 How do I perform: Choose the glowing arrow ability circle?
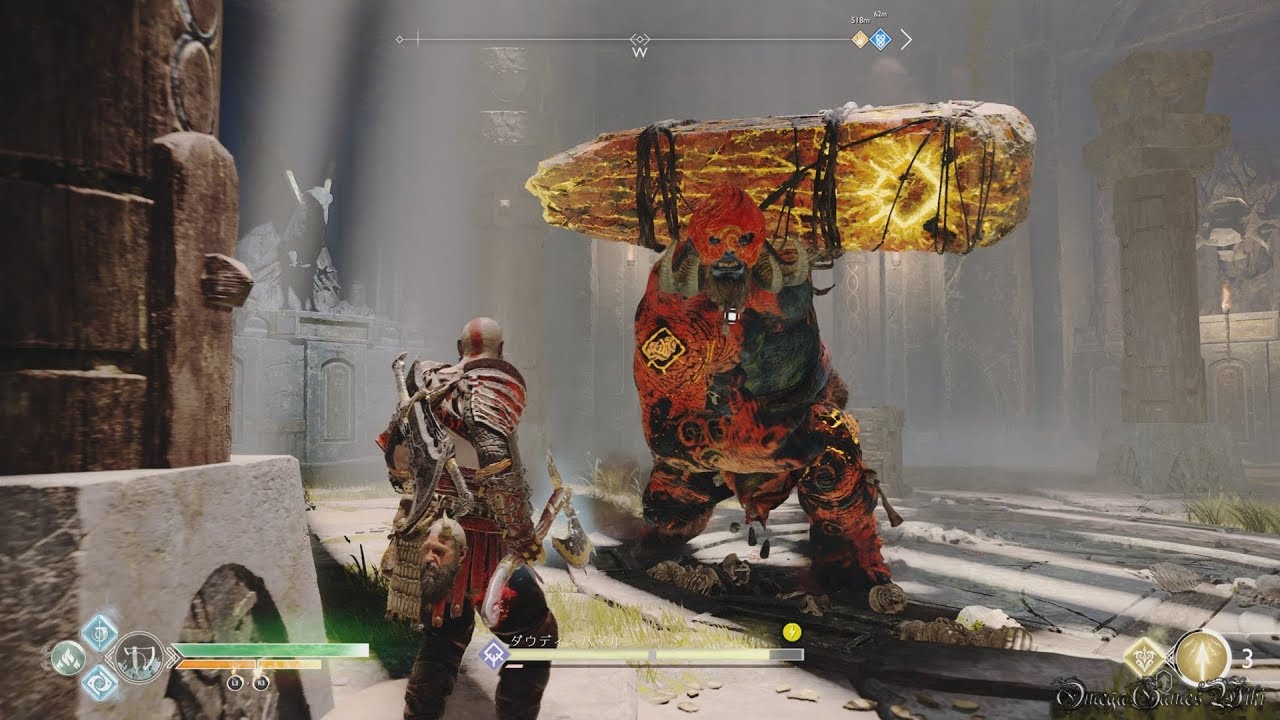point(1201,657)
